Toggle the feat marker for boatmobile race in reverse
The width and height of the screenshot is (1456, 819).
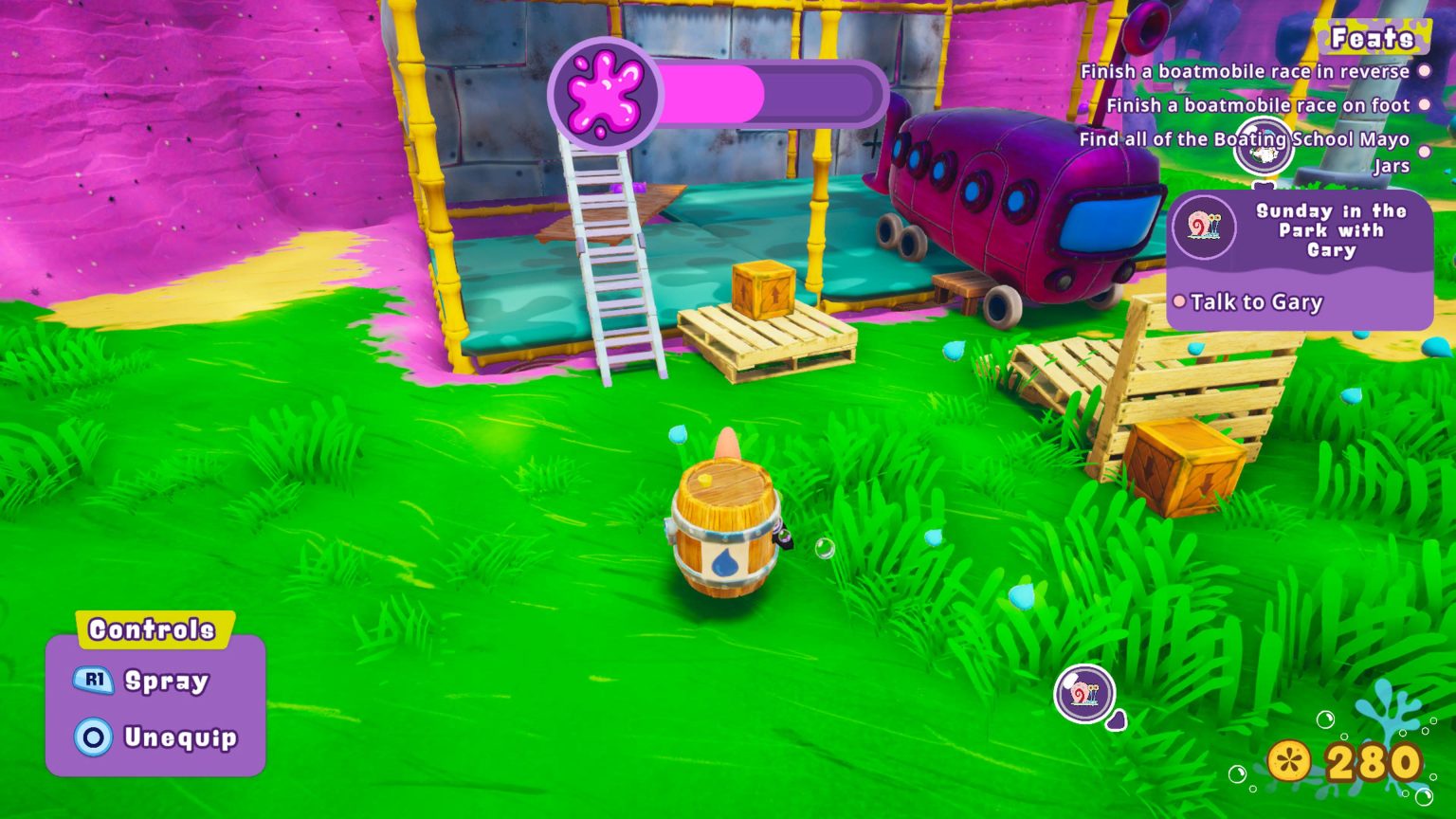coord(1424,70)
